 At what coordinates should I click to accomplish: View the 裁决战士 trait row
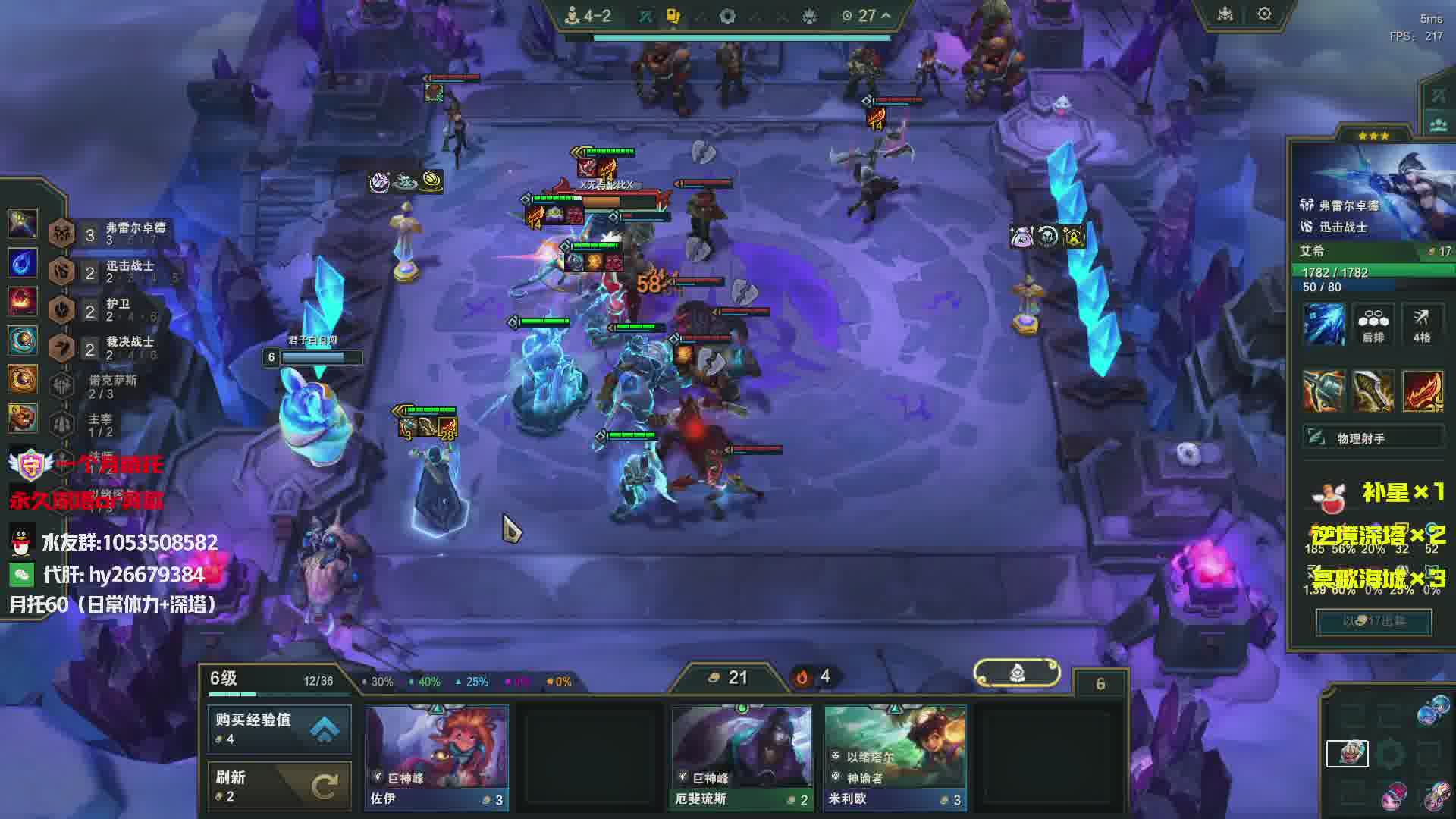(114, 347)
